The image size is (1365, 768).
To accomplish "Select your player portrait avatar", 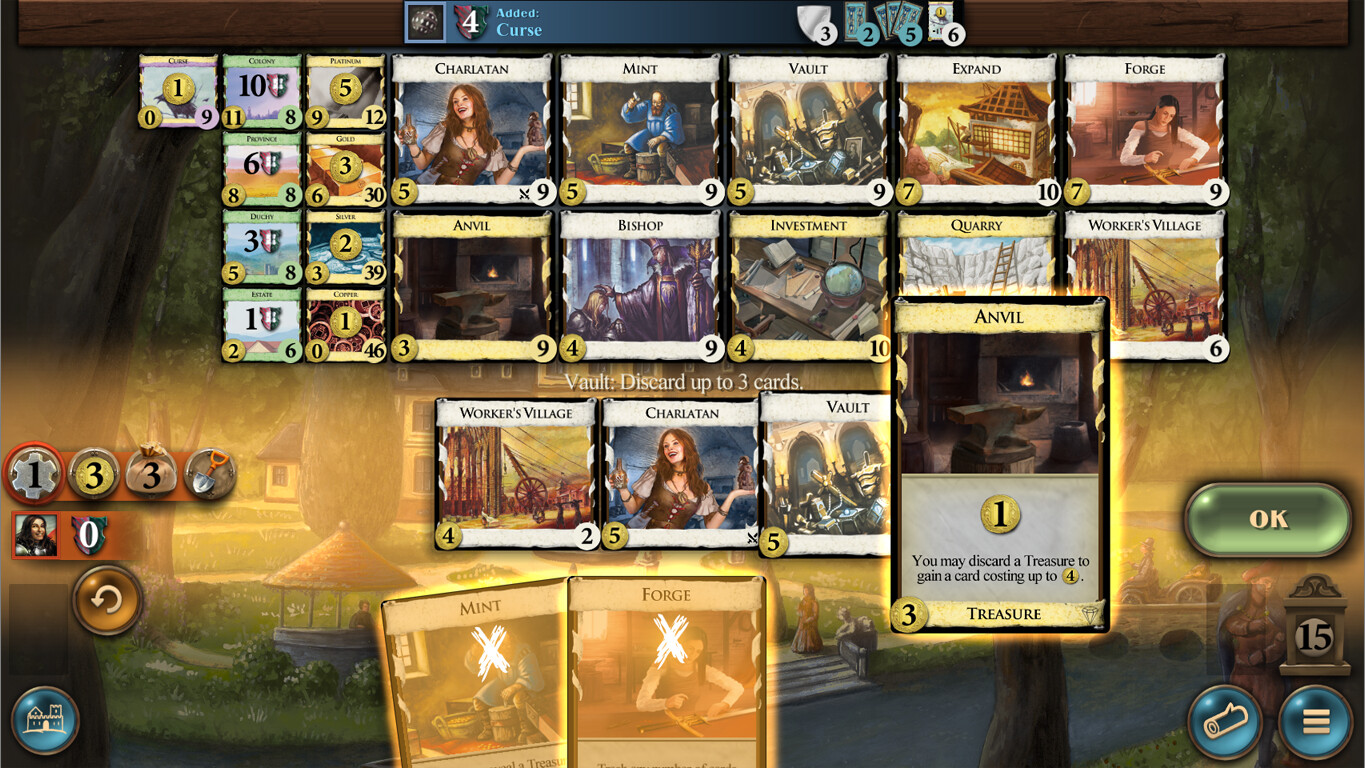I will 37,536.
